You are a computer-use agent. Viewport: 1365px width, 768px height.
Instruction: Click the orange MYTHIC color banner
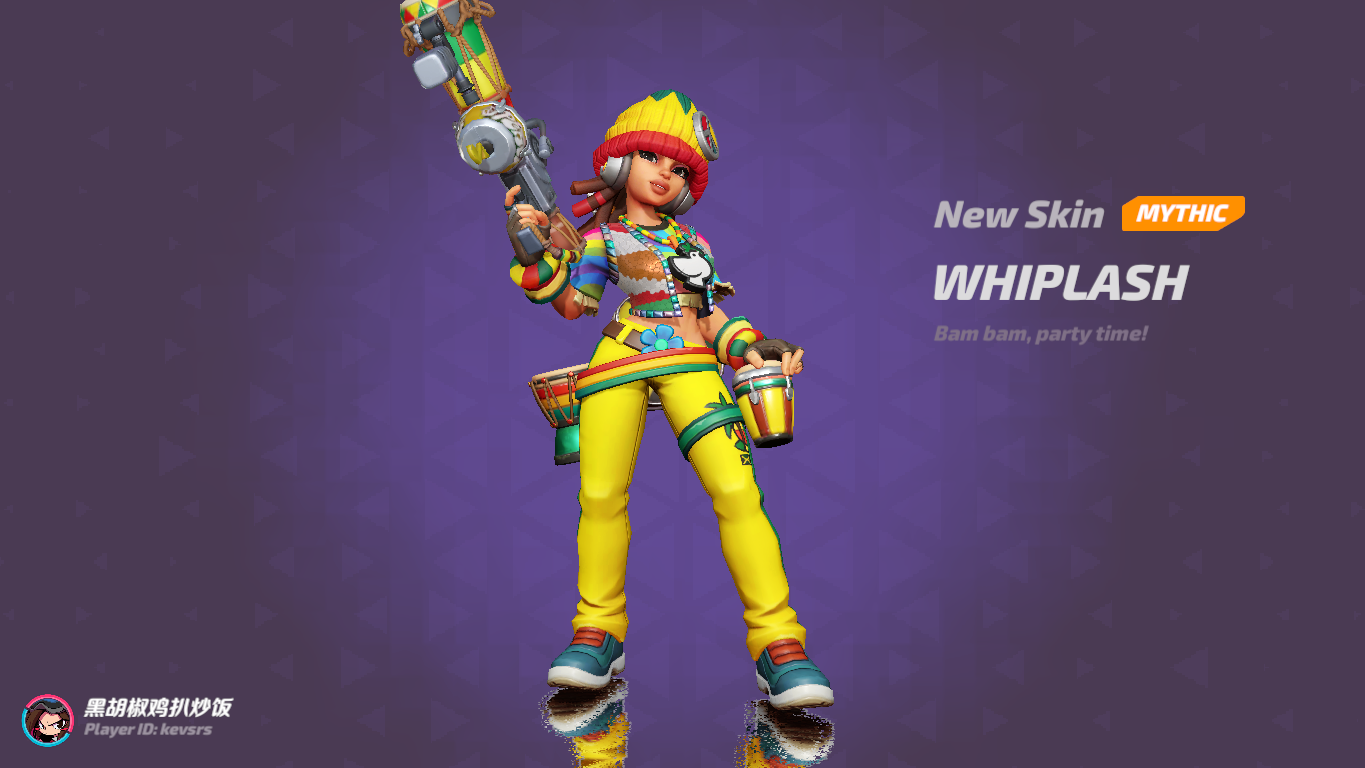pos(1181,213)
